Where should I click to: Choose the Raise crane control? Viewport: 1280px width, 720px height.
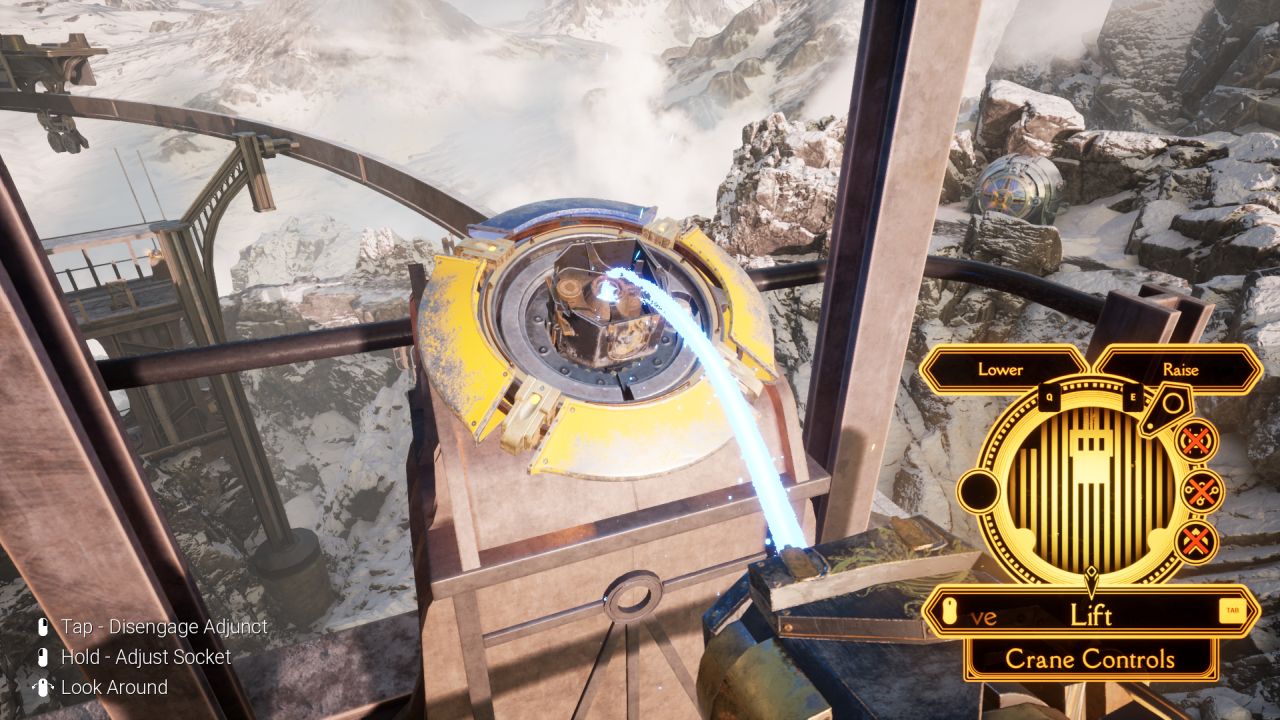click(x=1180, y=370)
